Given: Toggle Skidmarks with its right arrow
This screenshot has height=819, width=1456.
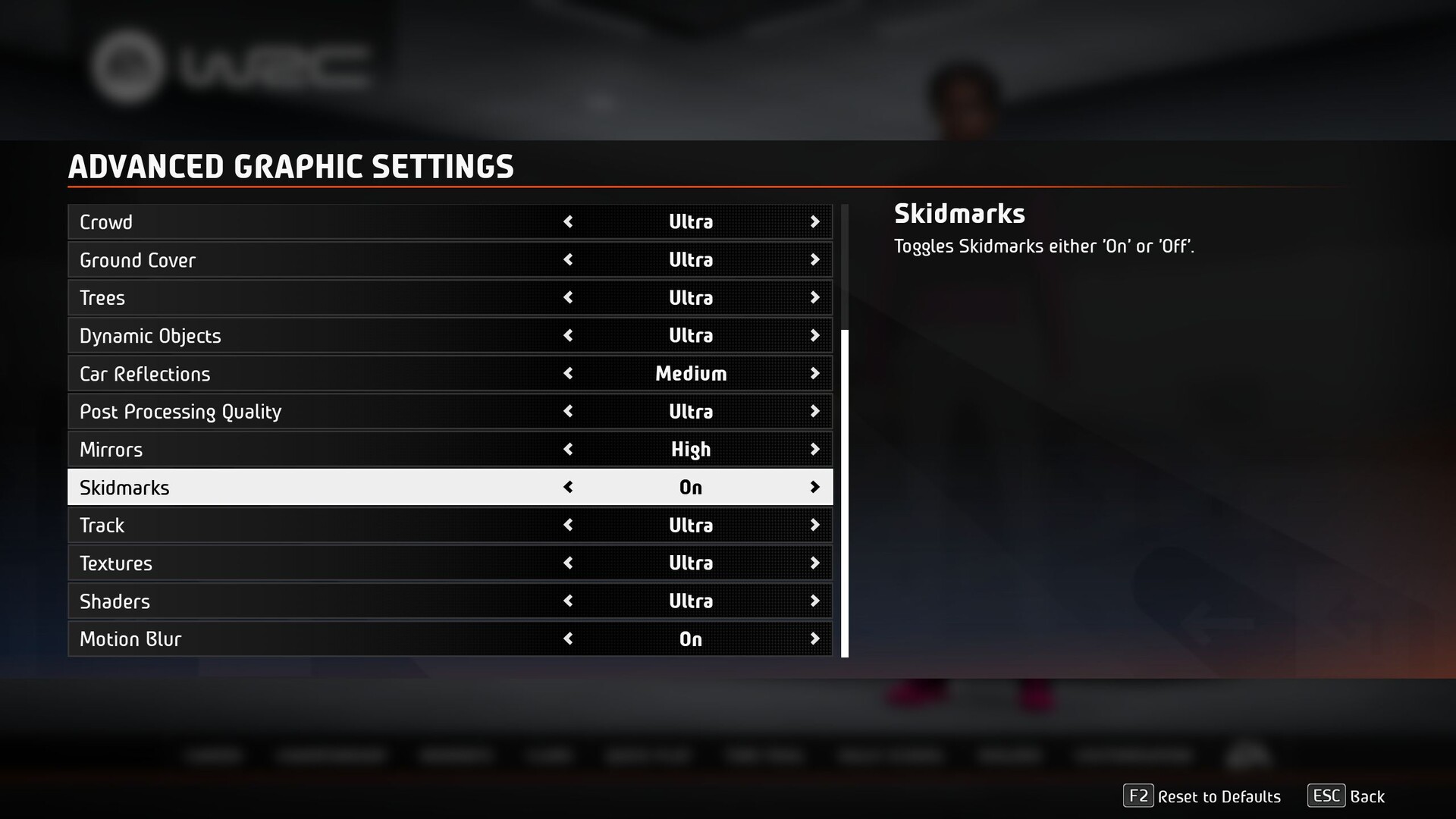Looking at the screenshot, I should pyautogui.click(x=814, y=488).
